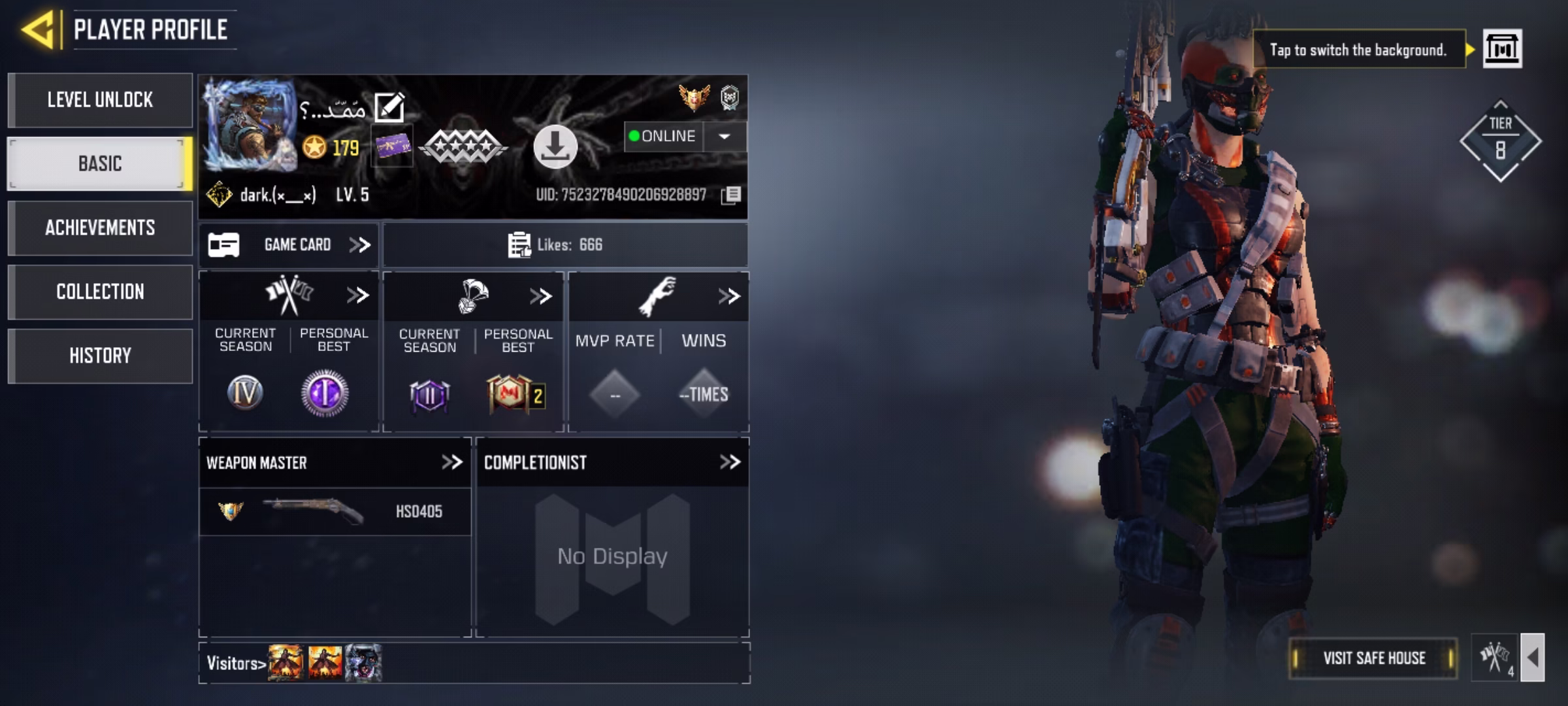1568x706 pixels.
Task: Go back using the yellow arrow
Action: tap(38, 30)
